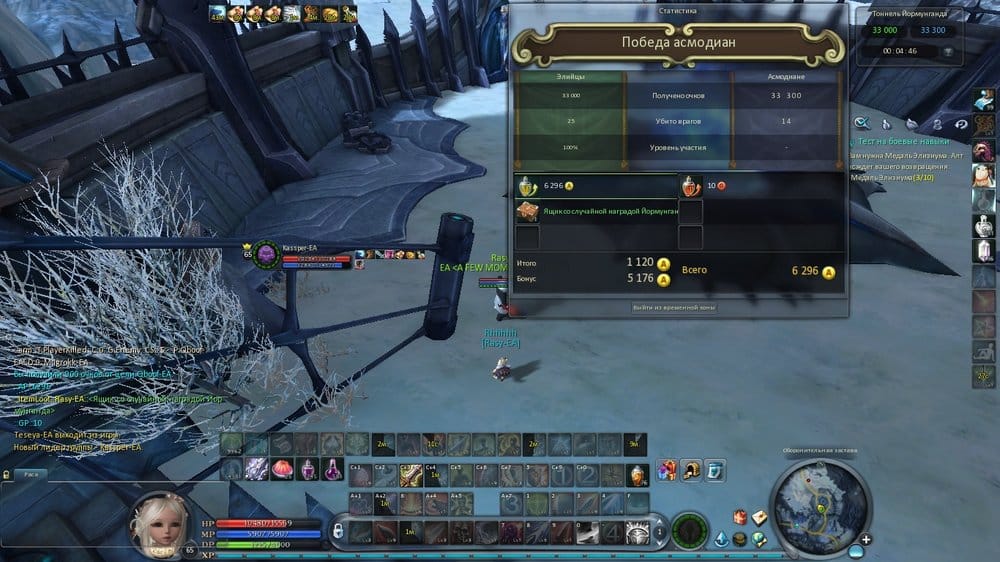Click the envelope mail notification icon
1000x562 pixels.
(760, 517)
